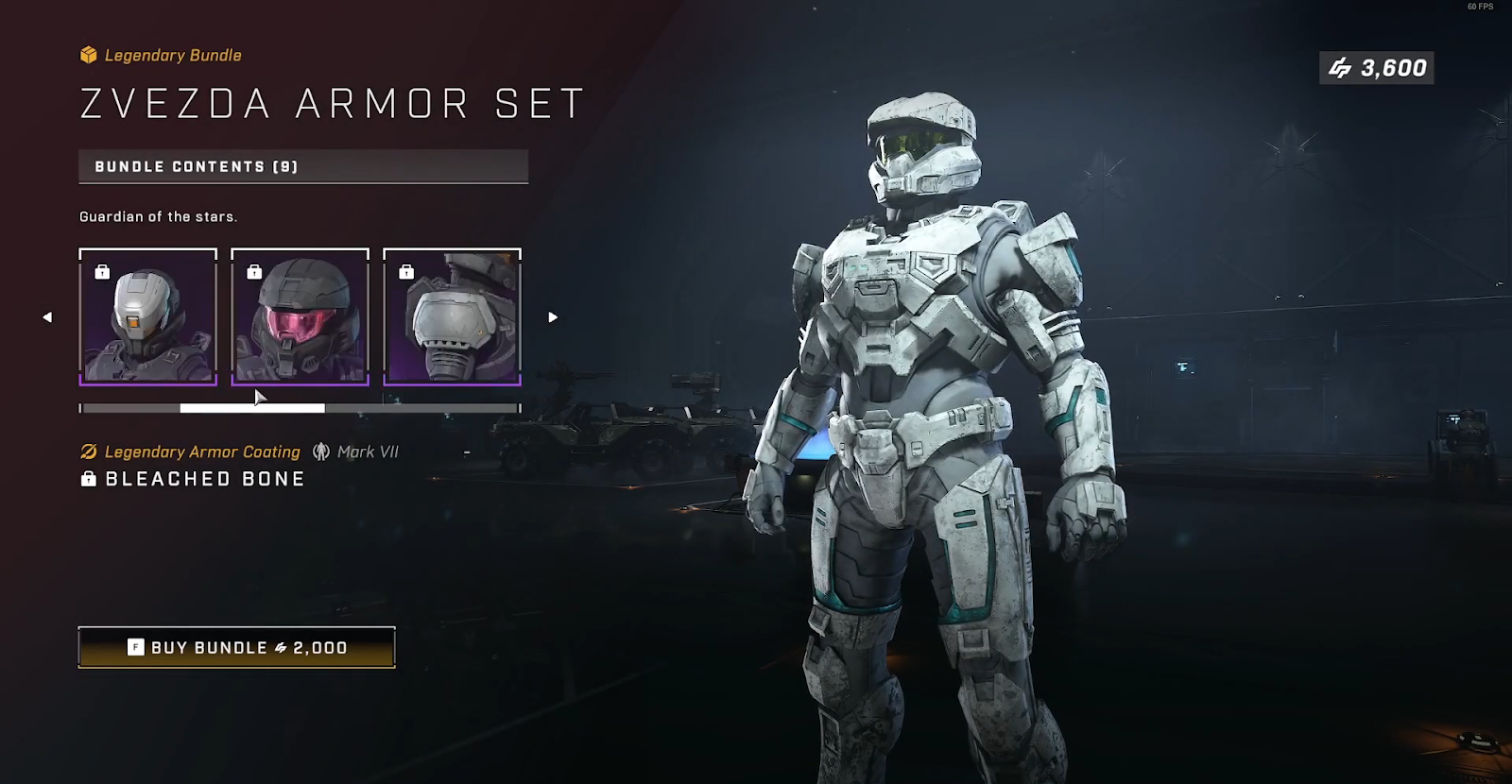1512x784 pixels.
Task: Show next bundle items with right arrow
Action: click(x=553, y=317)
